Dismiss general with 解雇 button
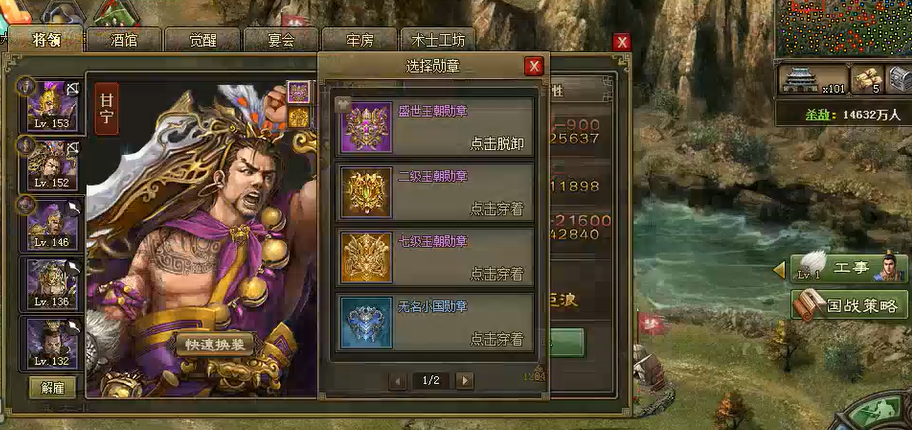Viewport: 912px width, 430px height. pyautogui.click(x=52, y=387)
